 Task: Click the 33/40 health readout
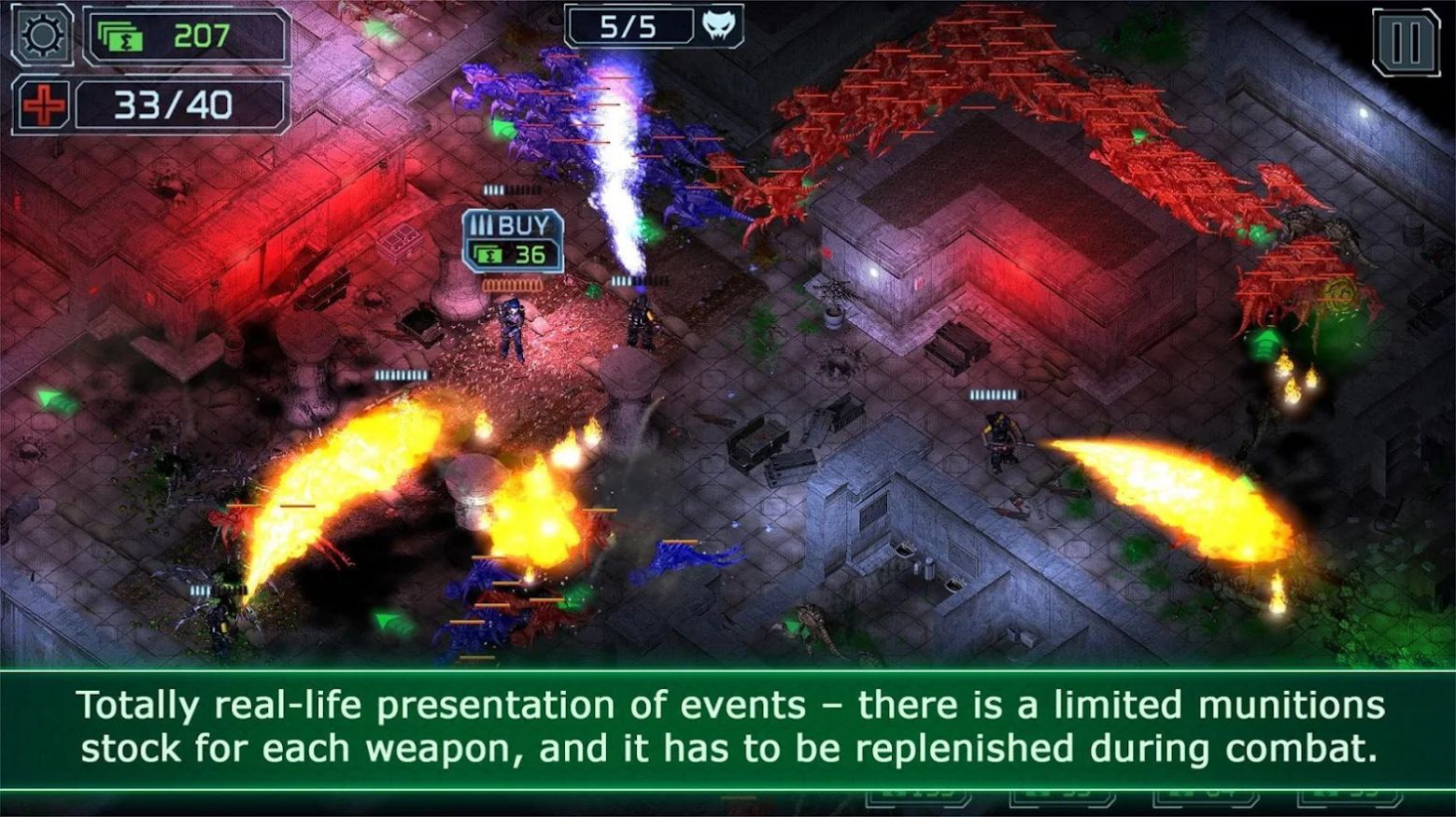171,106
